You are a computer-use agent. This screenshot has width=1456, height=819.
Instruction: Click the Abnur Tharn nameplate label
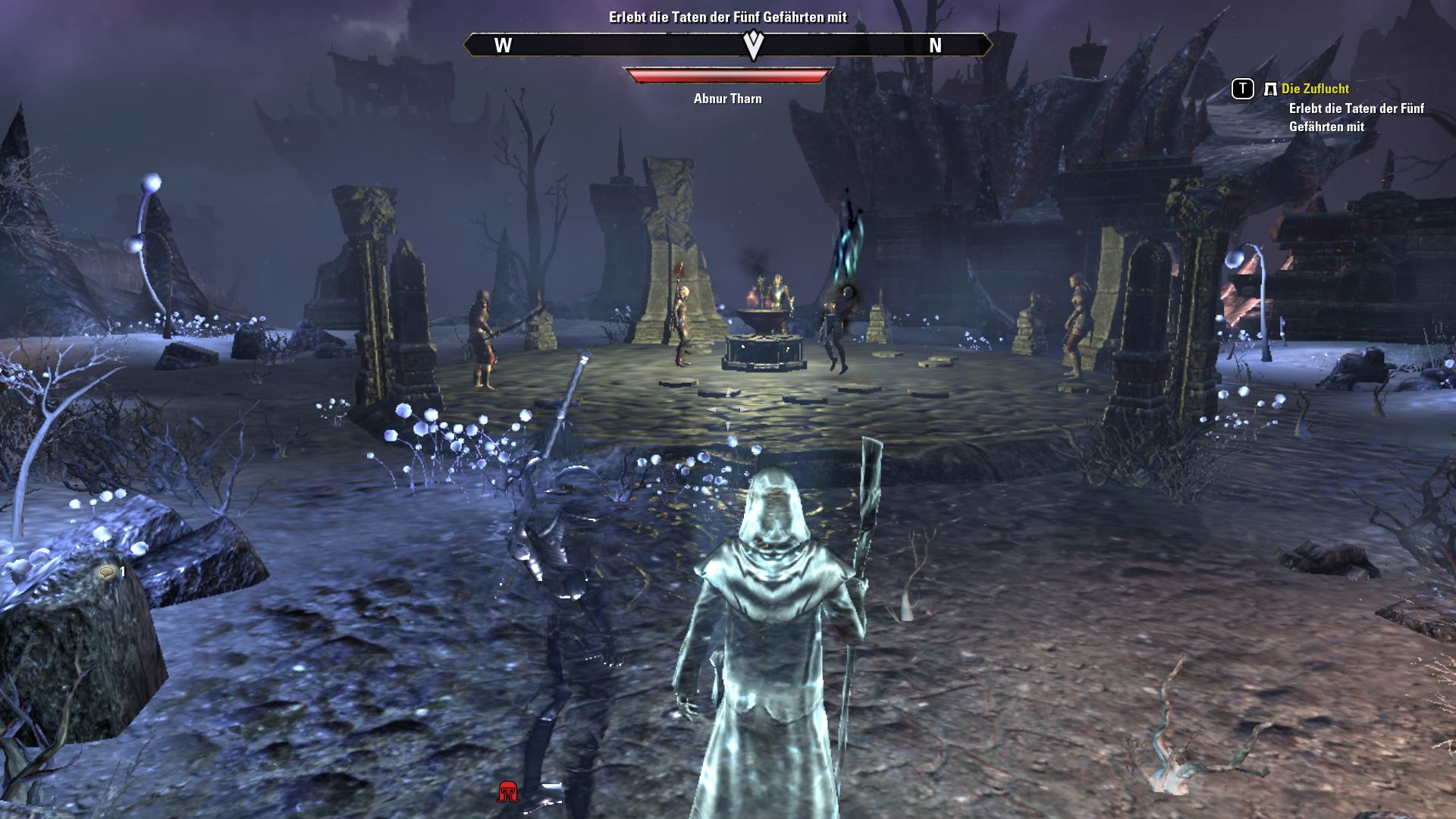coord(727,99)
